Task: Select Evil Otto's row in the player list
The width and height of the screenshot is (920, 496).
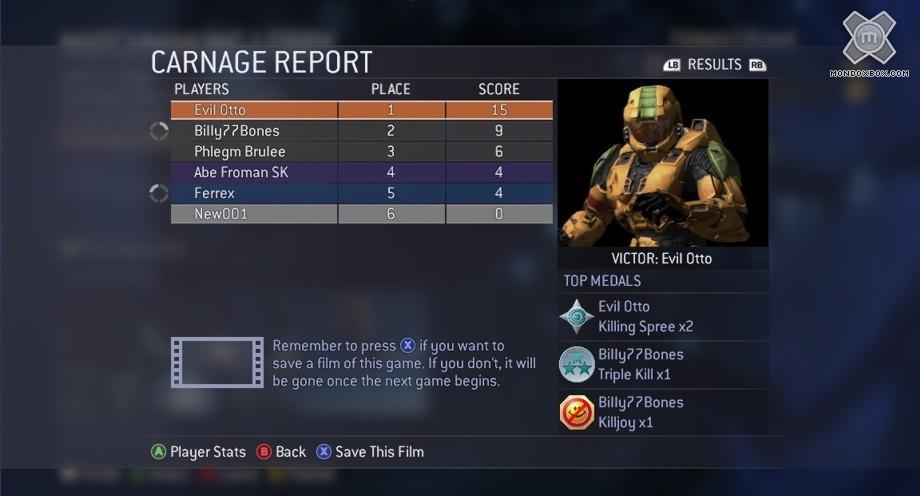Action: (x=361, y=110)
